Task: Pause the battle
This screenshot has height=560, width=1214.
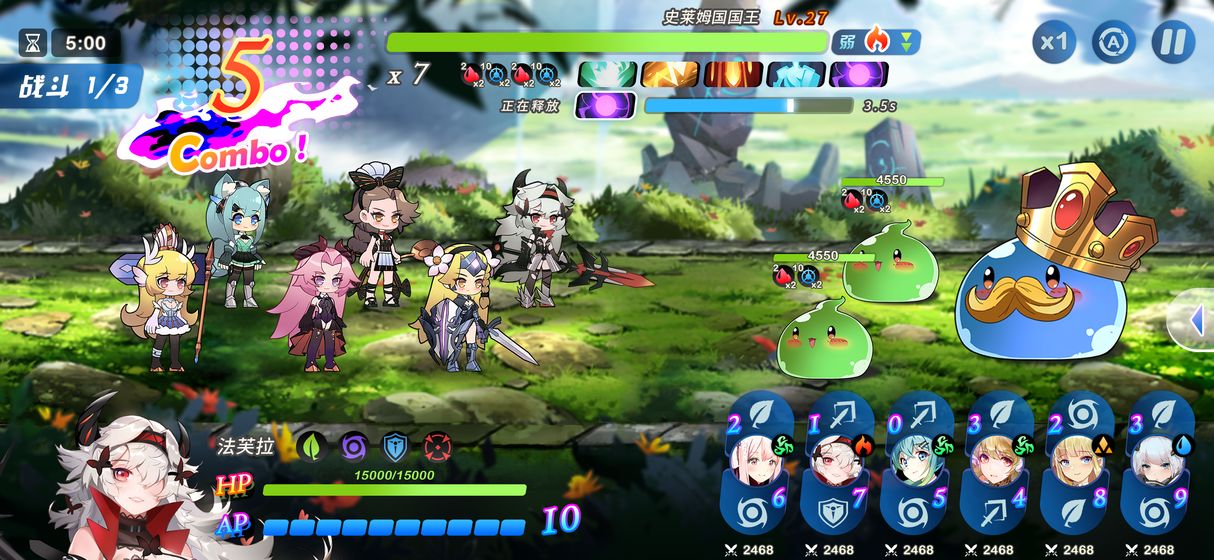Action: pos(1173,42)
